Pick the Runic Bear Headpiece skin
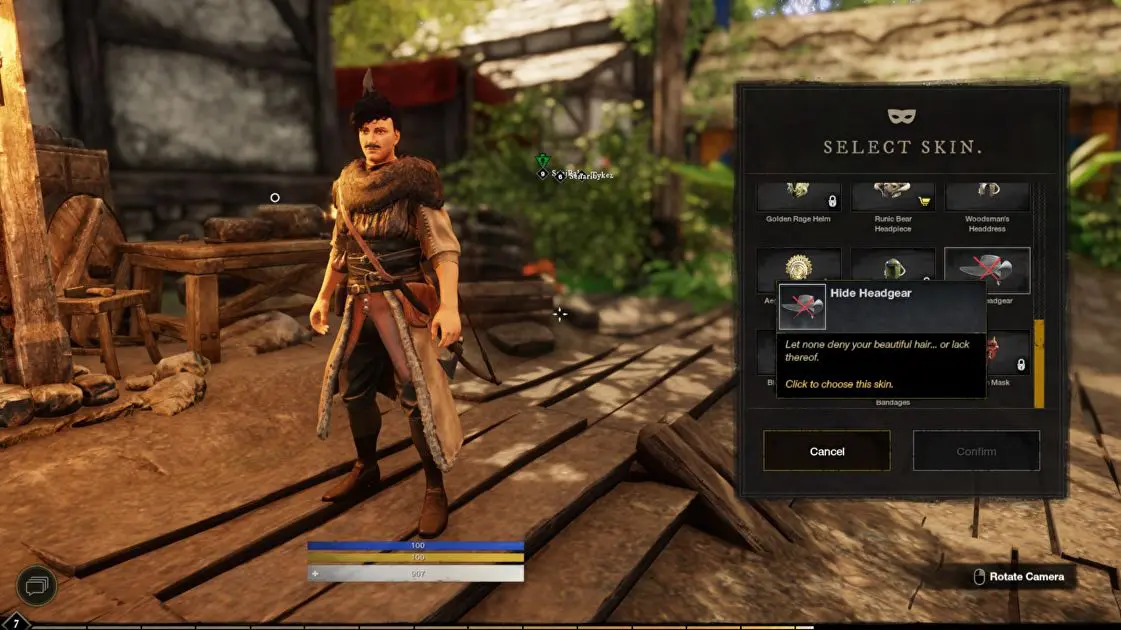This screenshot has height=630, width=1121. click(893, 196)
